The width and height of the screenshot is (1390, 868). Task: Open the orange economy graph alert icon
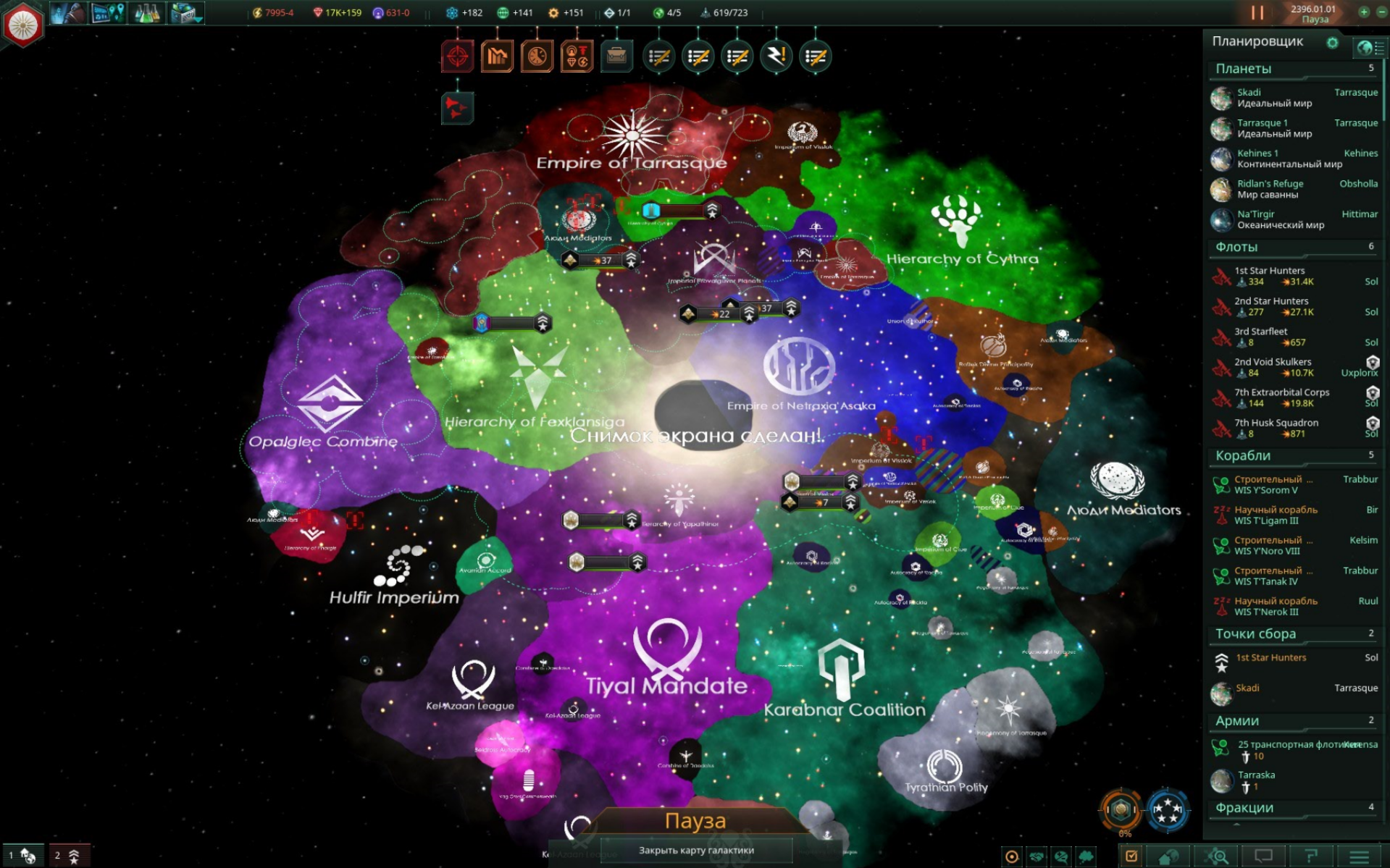point(497,55)
